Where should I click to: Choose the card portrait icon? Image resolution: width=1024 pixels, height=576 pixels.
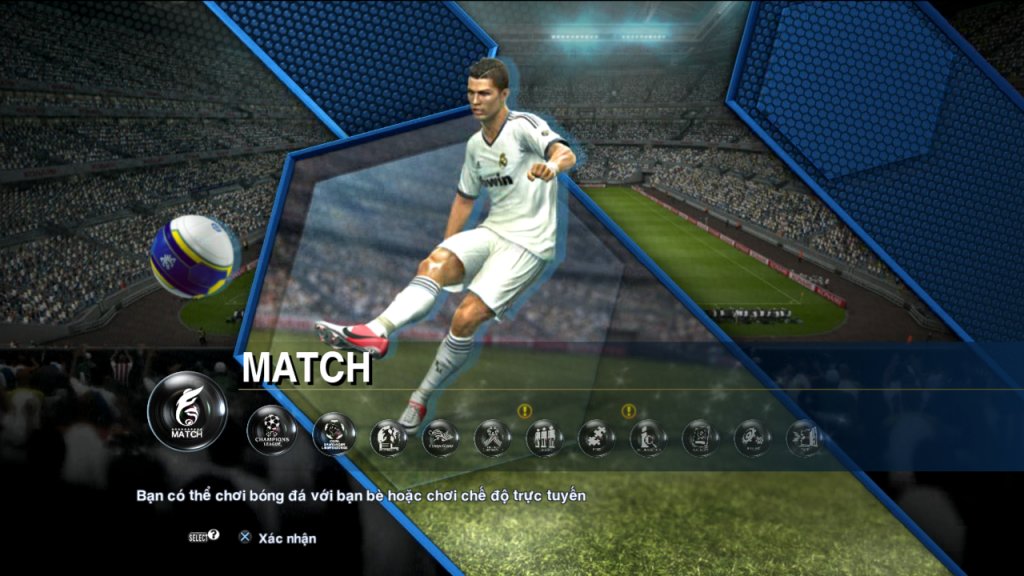pos(700,438)
